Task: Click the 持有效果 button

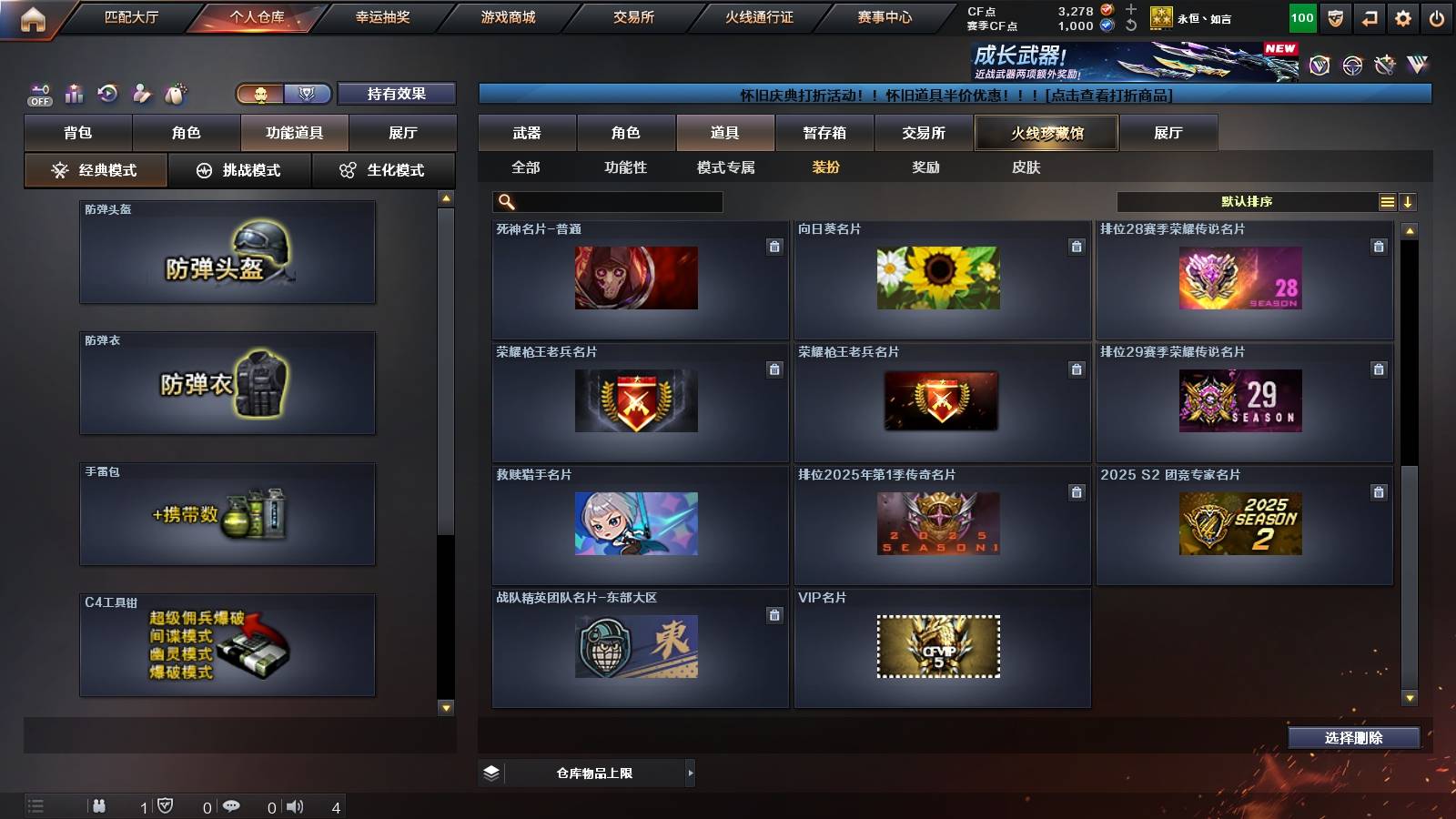Action: [x=397, y=94]
